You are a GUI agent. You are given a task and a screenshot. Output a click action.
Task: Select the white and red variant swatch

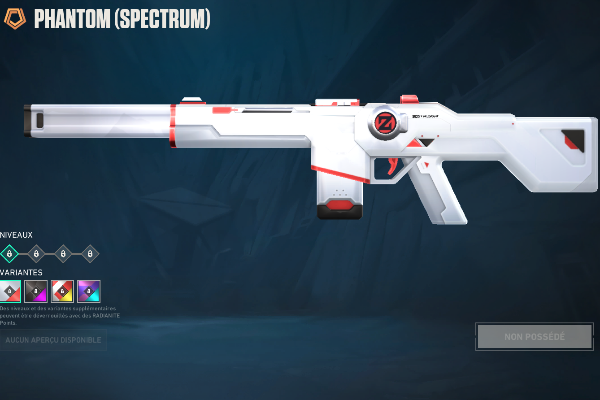pyautogui.click(x=10, y=291)
